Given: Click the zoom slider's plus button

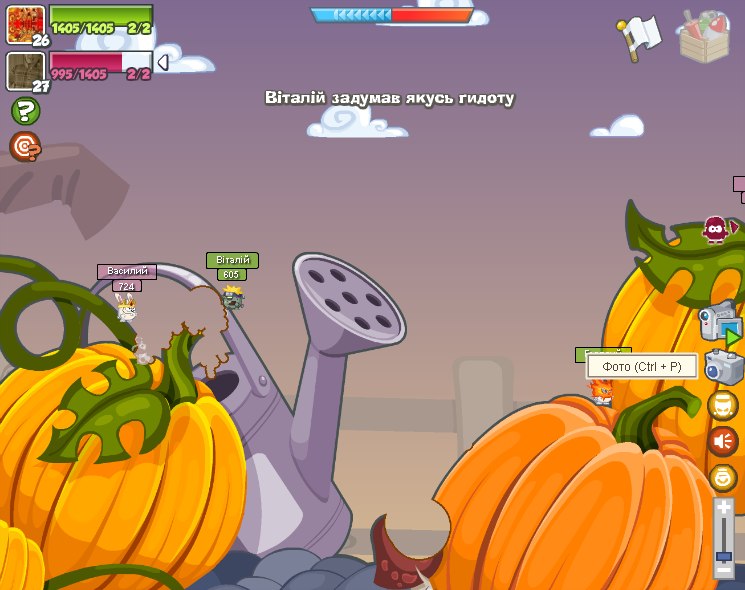Looking at the screenshot, I should pos(723,507).
